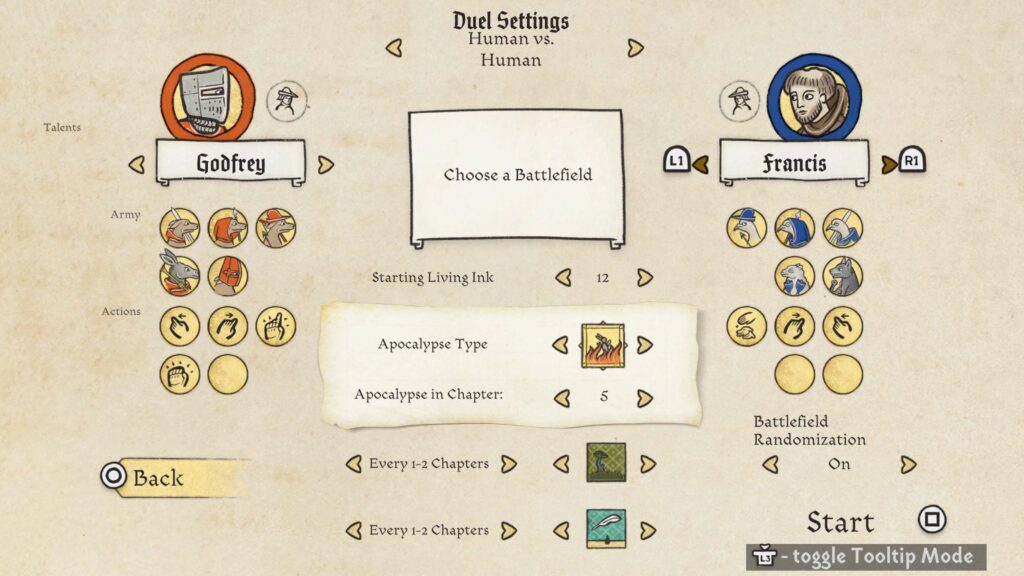Open the Choose a Battlefield panel
1024x576 pixels.
tap(516, 175)
